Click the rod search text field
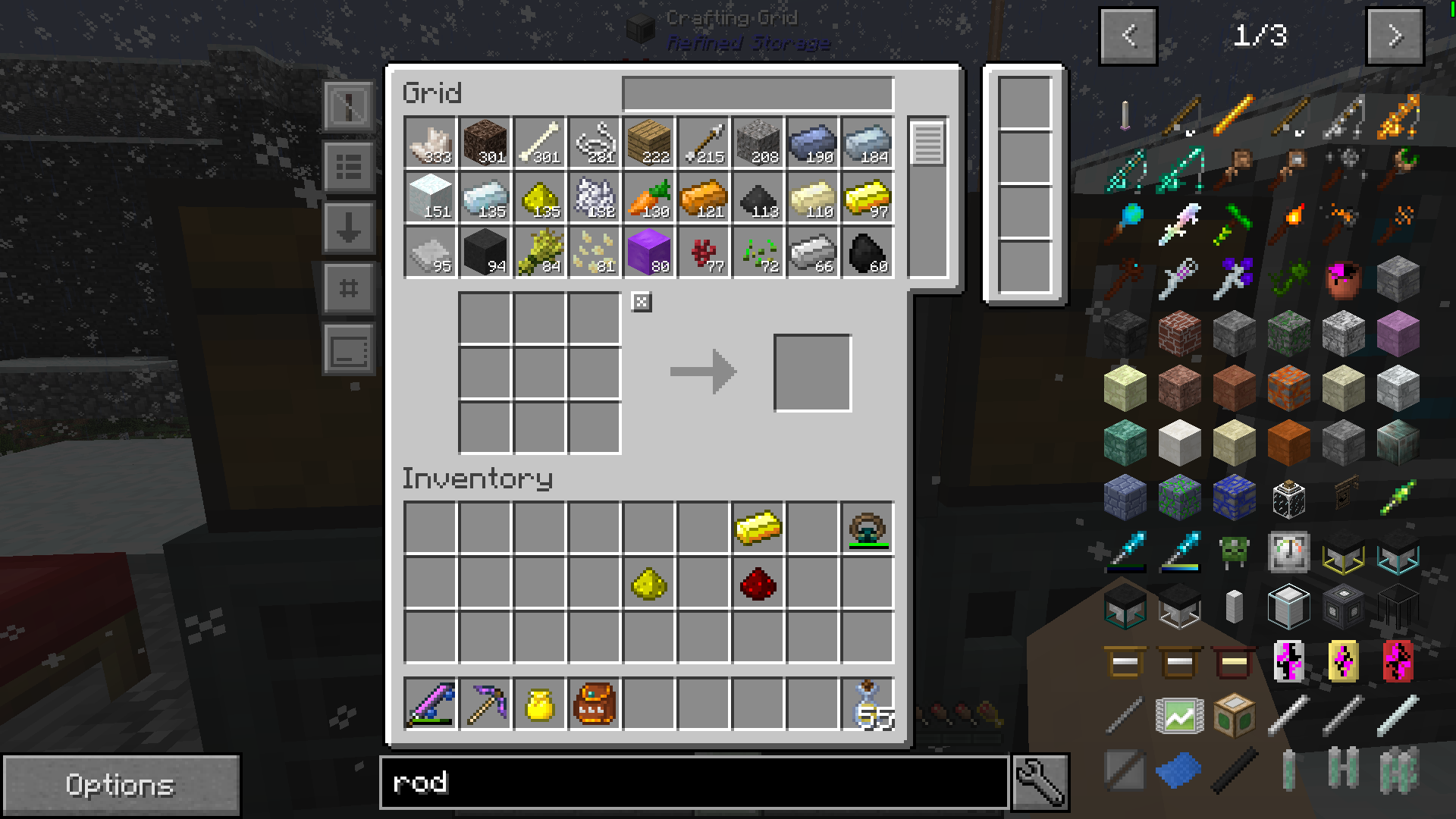The height and width of the screenshot is (819, 1456). click(693, 782)
